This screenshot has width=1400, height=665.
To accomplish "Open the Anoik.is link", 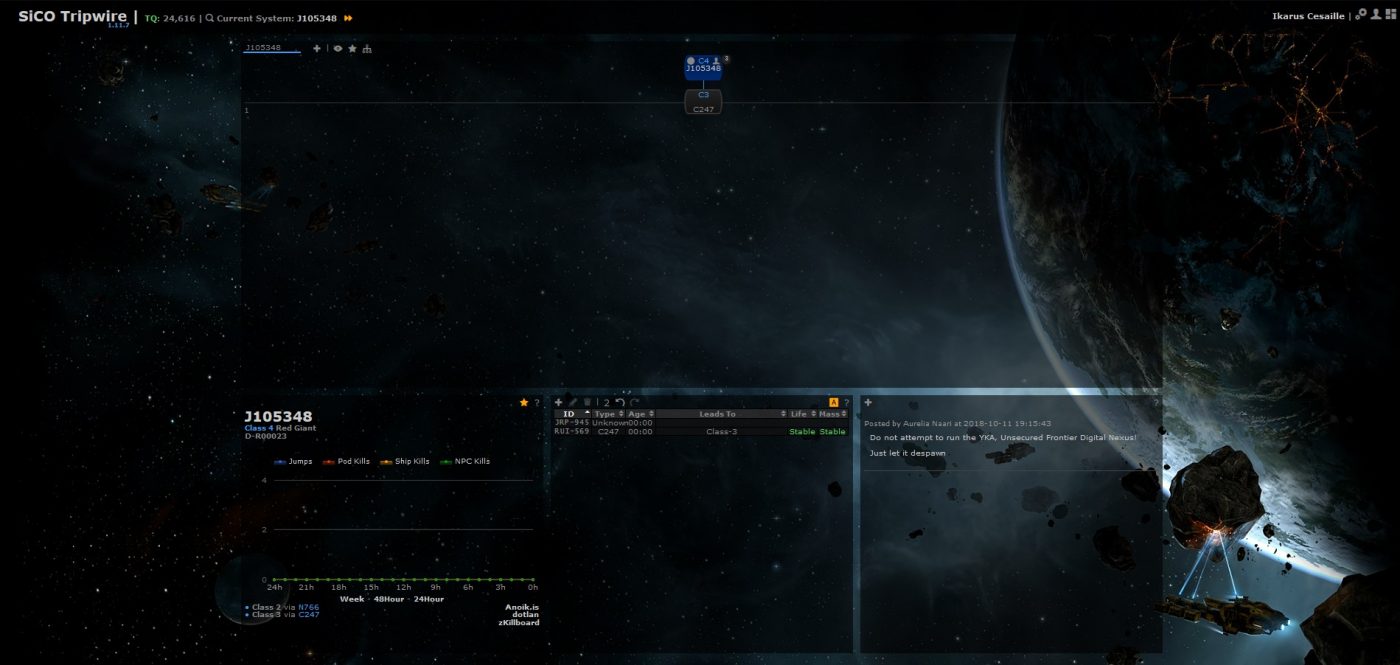I will point(521,606).
